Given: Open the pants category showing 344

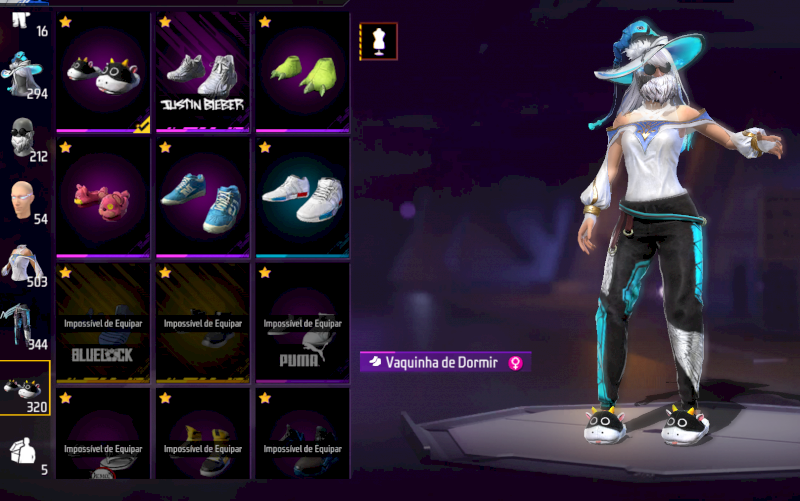Looking at the screenshot, I should (26, 327).
